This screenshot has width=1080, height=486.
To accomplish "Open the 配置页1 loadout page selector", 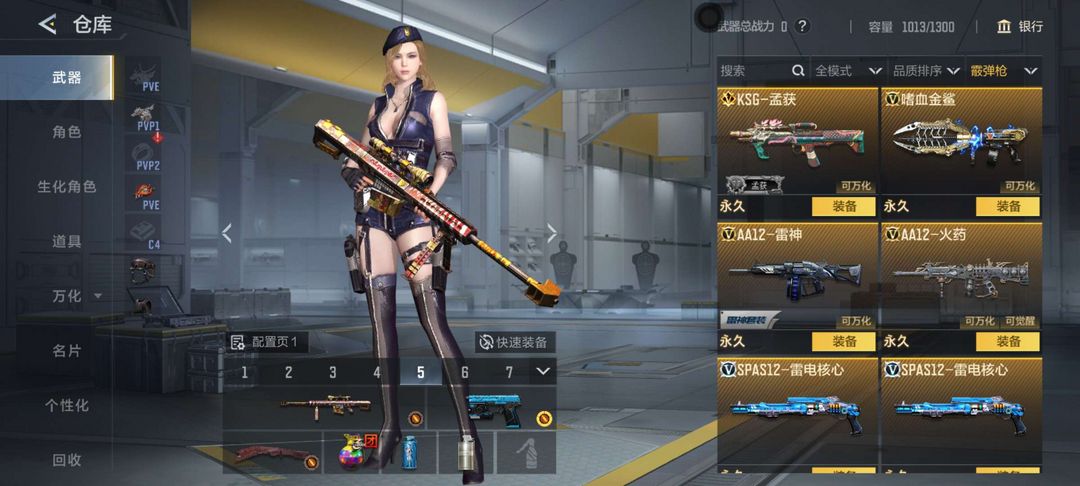I will click(x=266, y=342).
